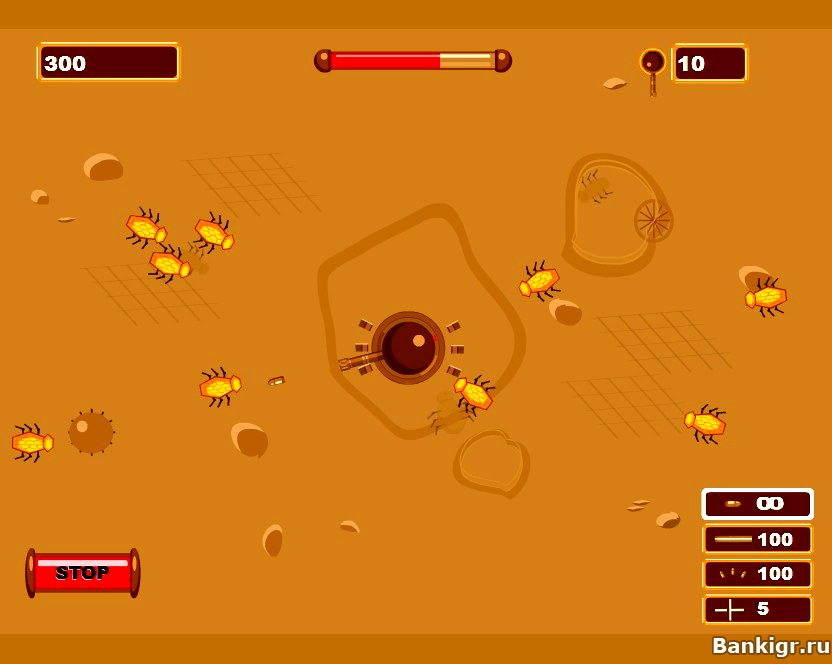
Task: Activate the crosshair airstrike weapon
Action: pos(757,609)
